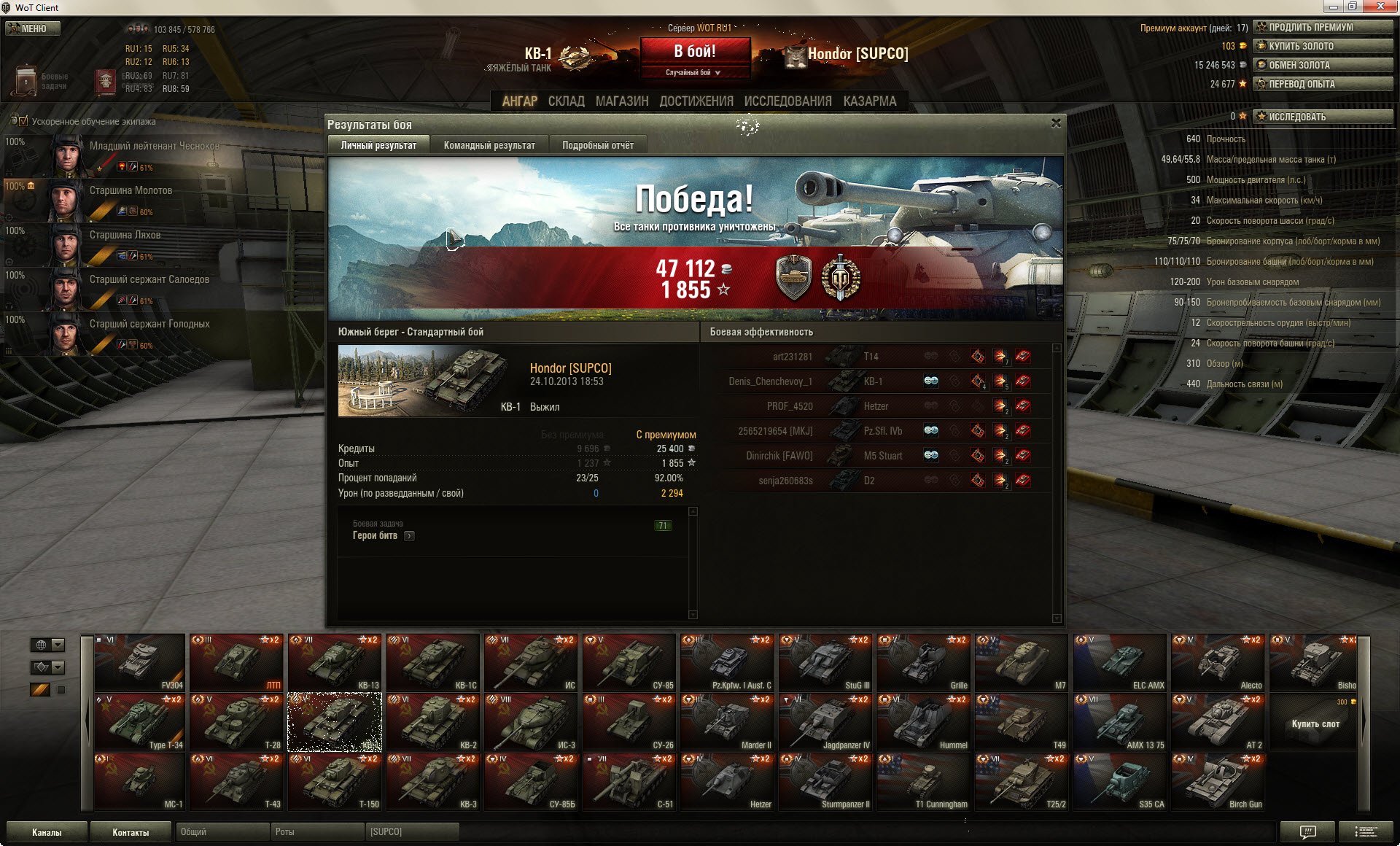
Task: Click the ПРОДЛИТЬ ПРЕМИУМ button
Action: pyautogui.click(x=1323, y=27)
